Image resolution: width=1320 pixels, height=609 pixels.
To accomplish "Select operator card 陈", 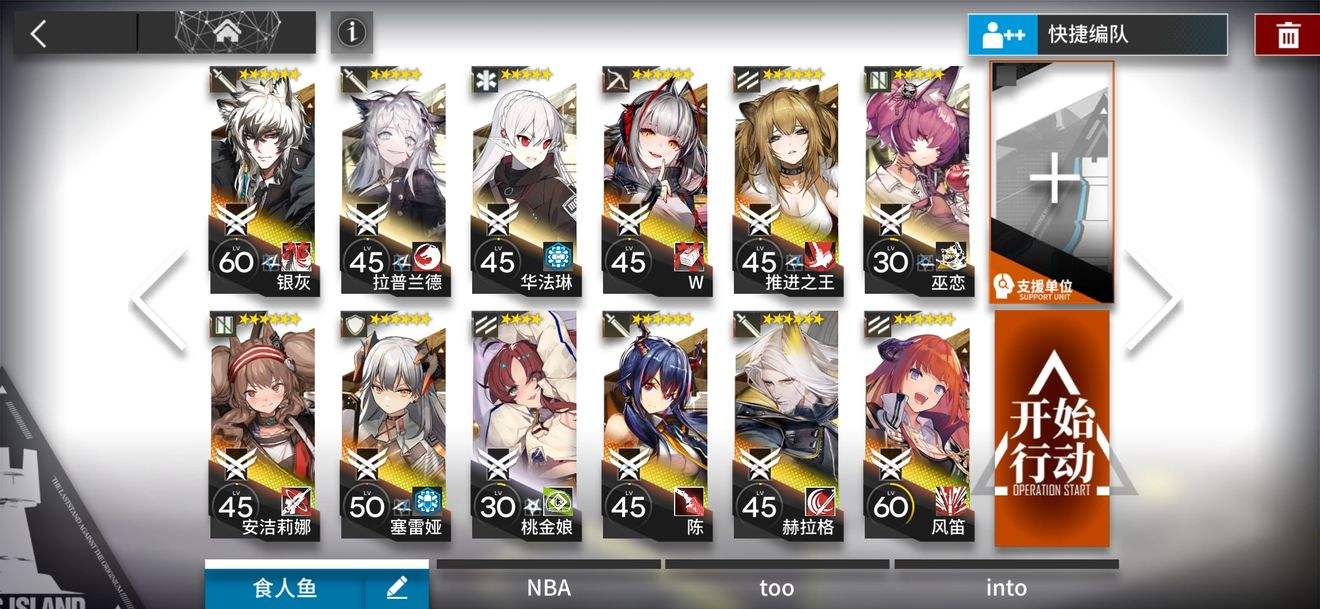I will click(x=655, y=425).
